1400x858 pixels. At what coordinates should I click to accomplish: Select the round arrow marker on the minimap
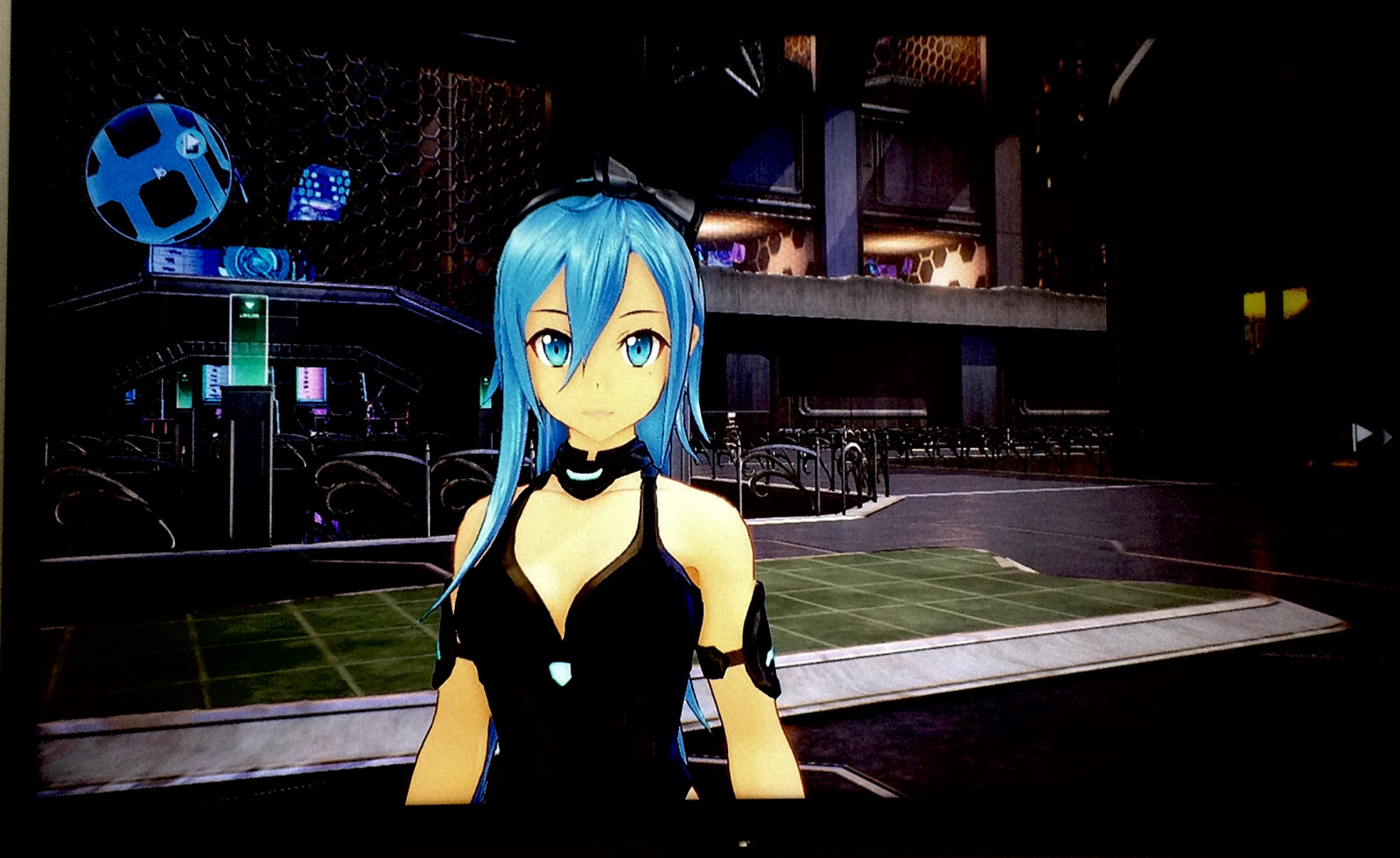point(191,144)
